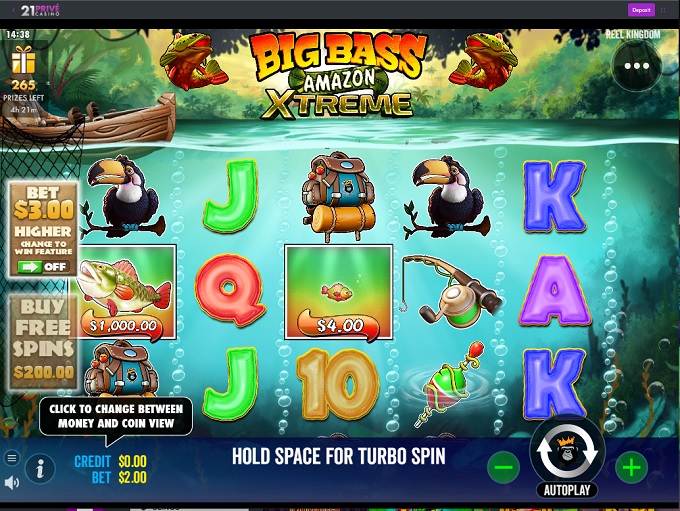Open the gift box prize drop
Viewport: 680px width, 511px height.
(x=23, y=62)
